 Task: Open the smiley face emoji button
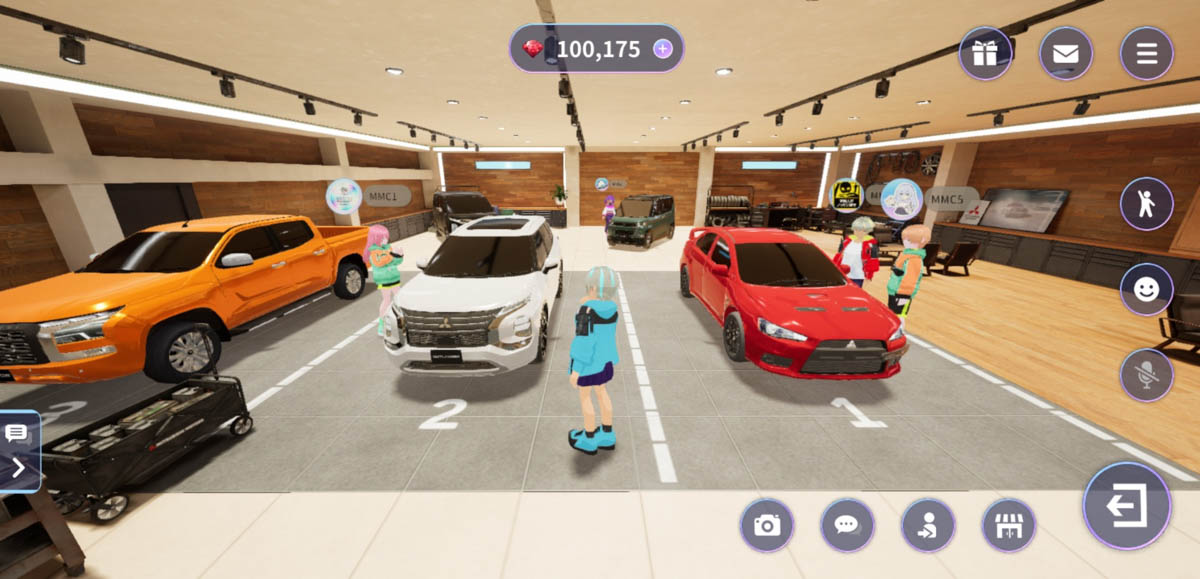pos(1146,290)
